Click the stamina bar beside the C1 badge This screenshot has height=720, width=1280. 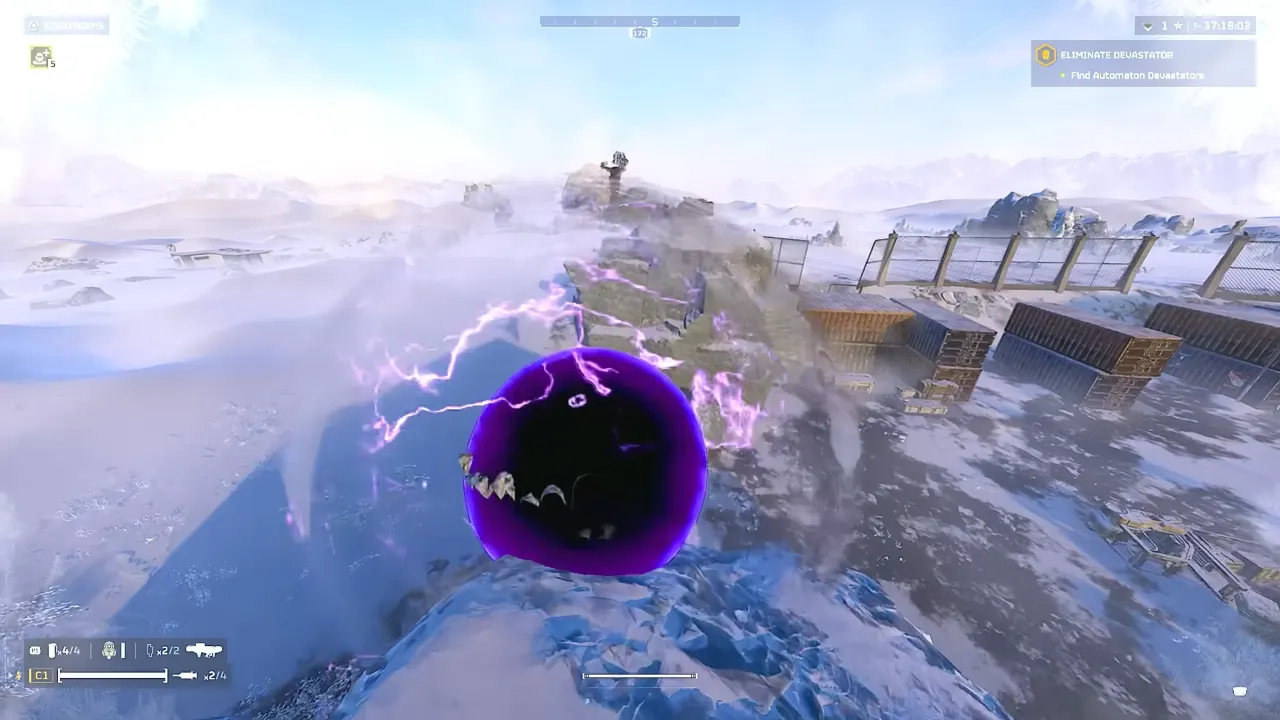point(112,675)
